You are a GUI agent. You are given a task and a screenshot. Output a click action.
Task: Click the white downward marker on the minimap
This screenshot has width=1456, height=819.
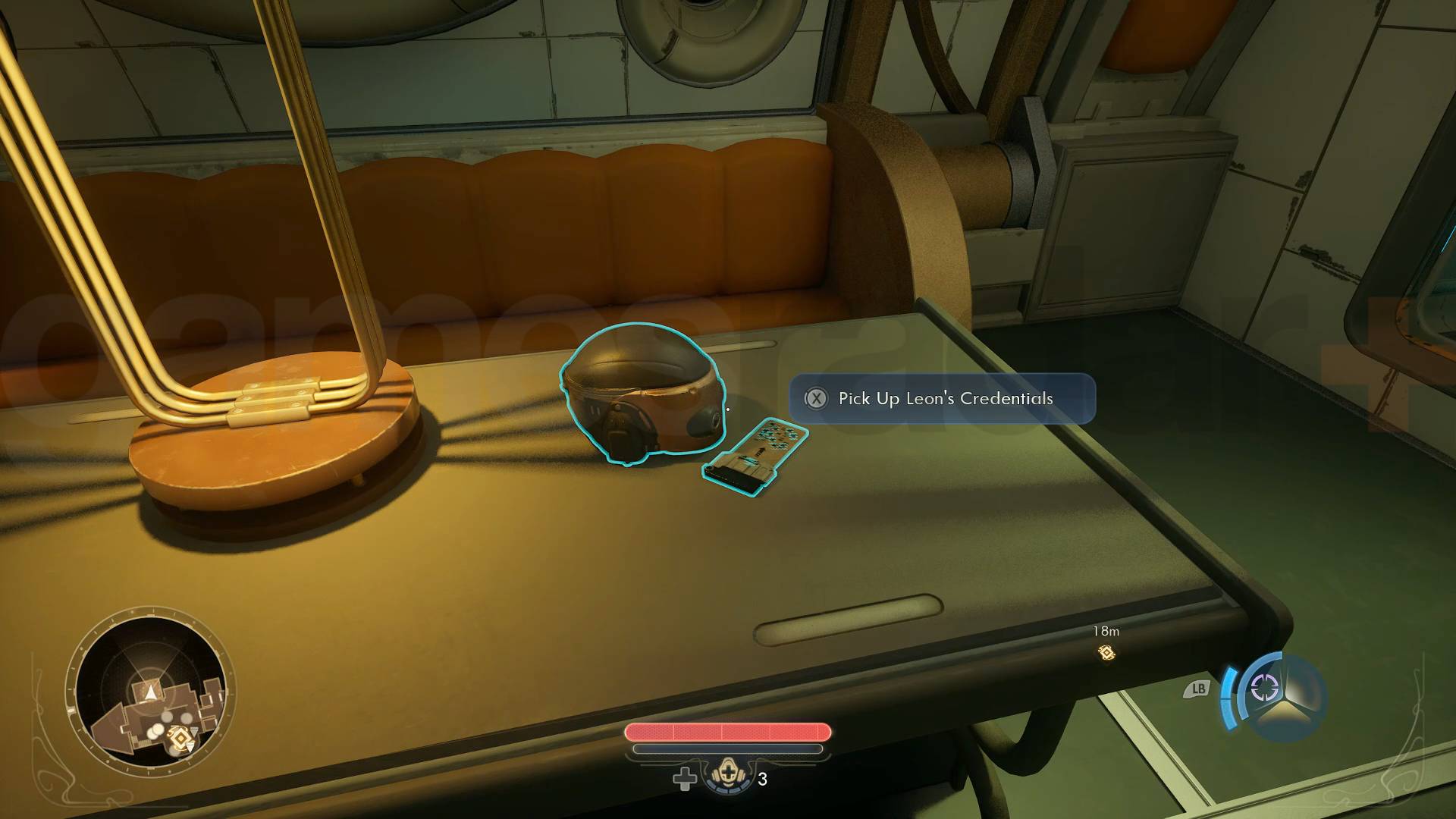pos(190,747)
